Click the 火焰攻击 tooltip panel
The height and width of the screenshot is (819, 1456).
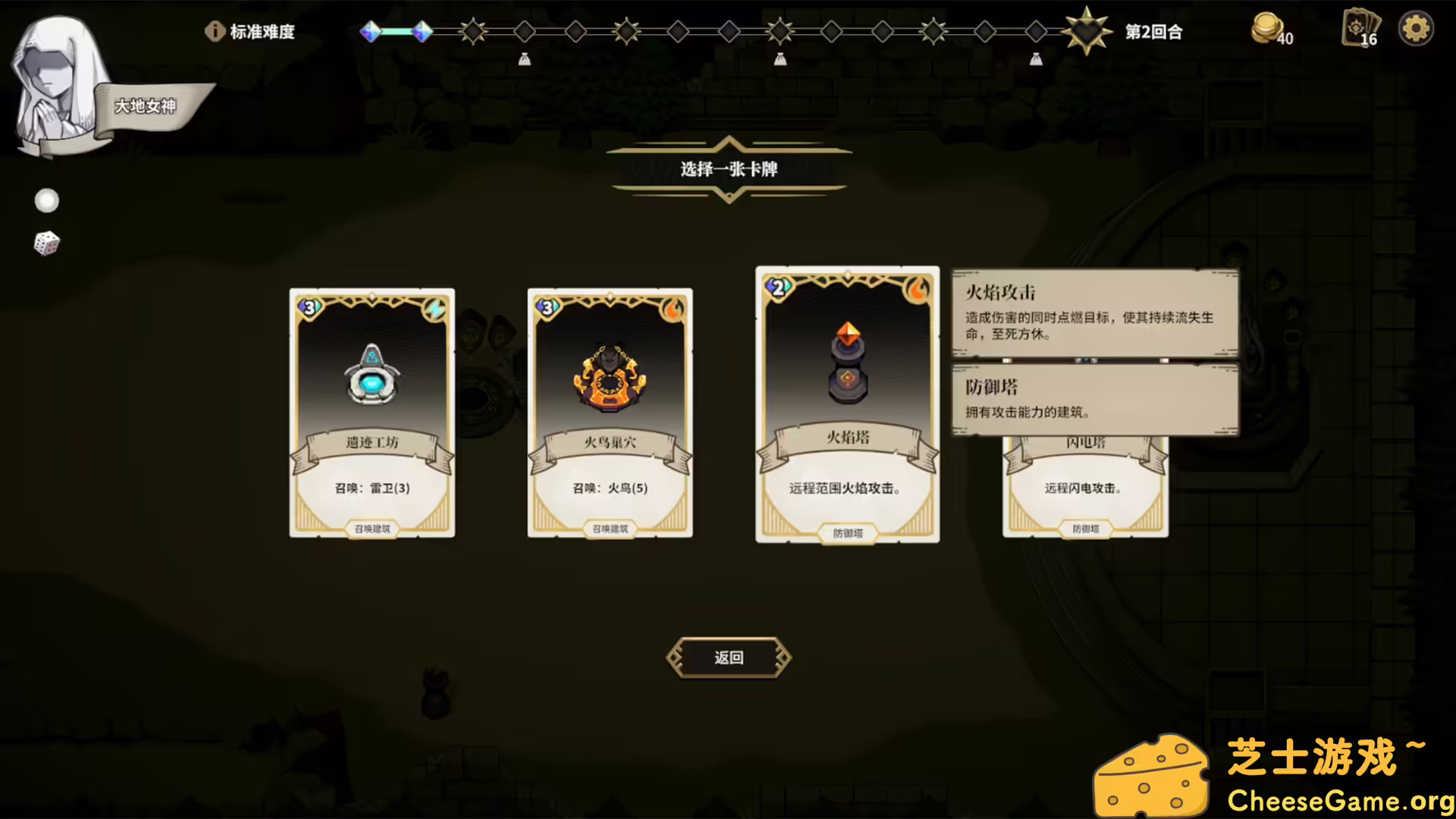click(x=1094, y=315)
